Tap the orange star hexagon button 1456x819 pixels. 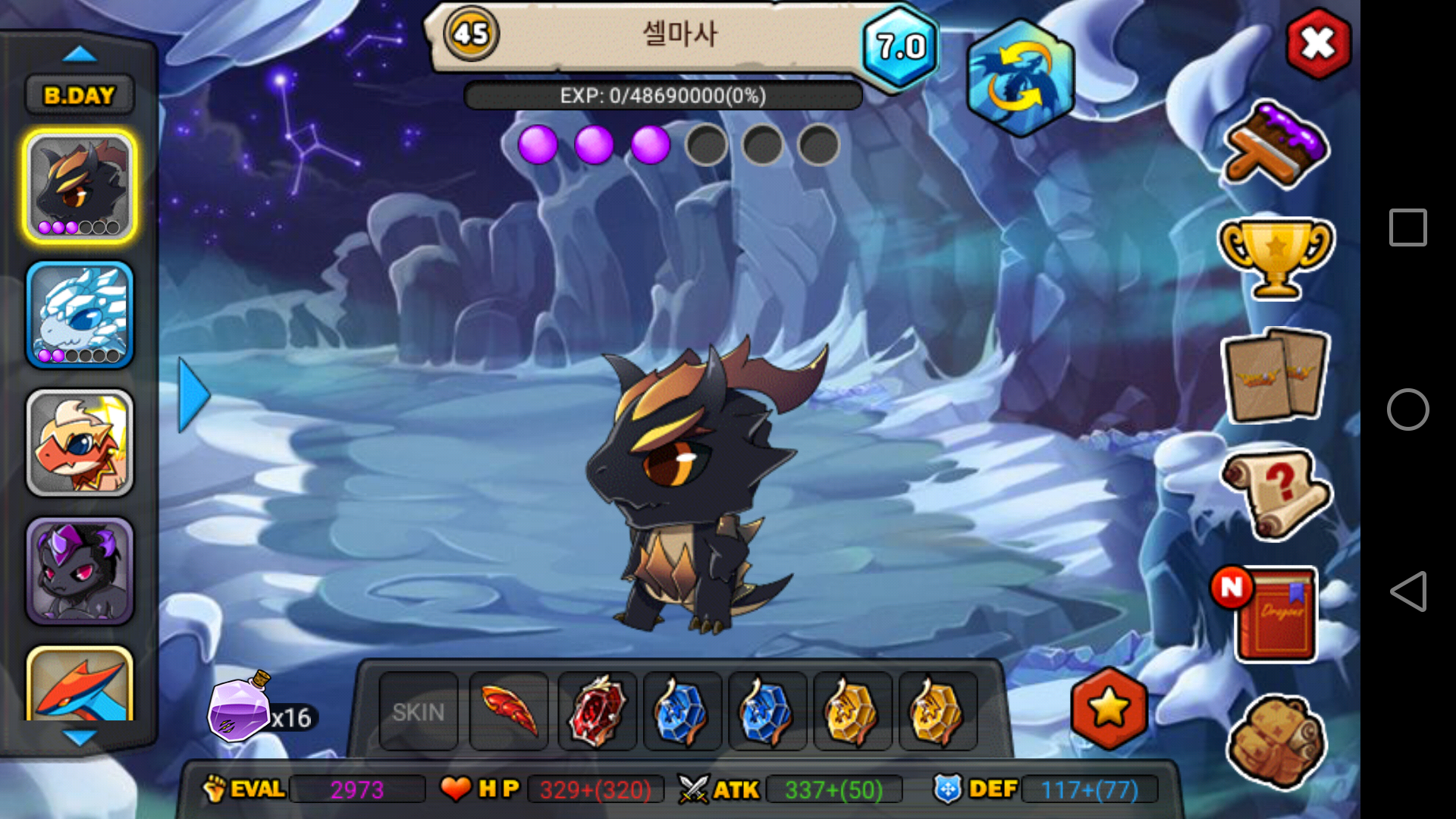[x=1109, y=708]
